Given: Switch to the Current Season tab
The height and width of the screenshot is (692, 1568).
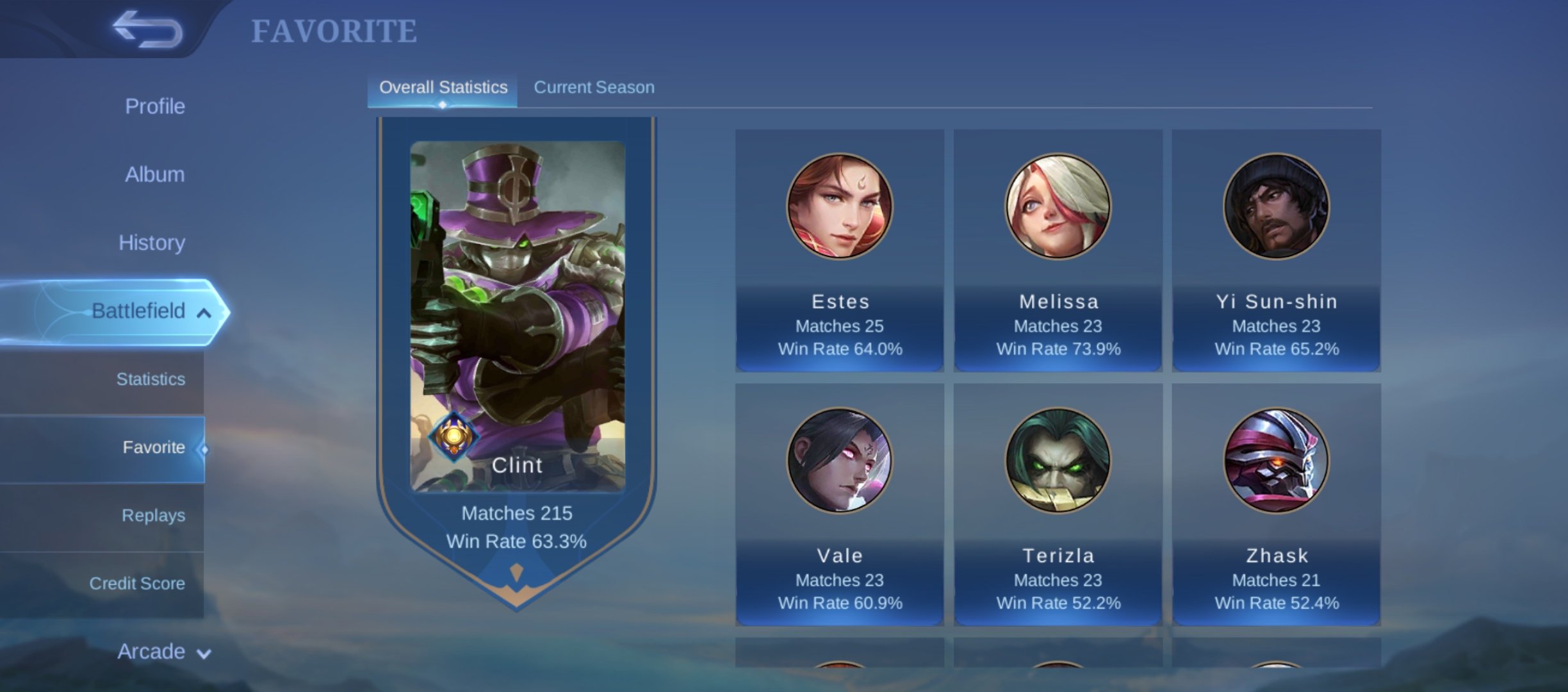Looking at the screenshot, I should pyautogui.click(x=594, y=87).
